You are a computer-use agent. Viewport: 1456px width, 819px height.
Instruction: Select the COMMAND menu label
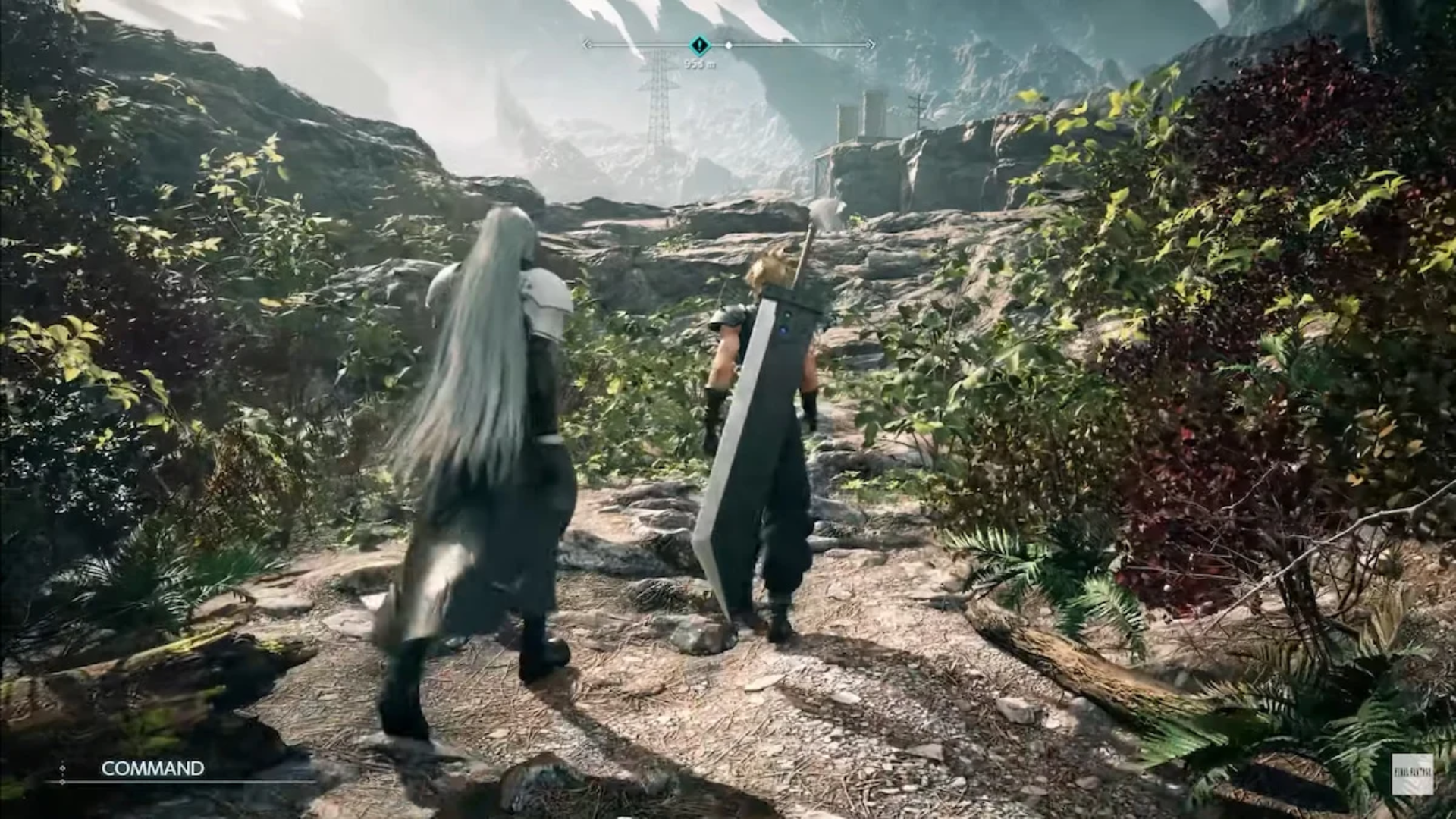click(150, 769)
